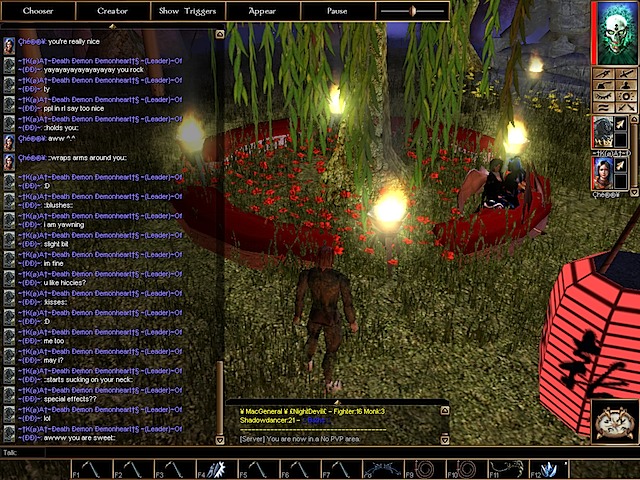The width and height of the screenshot is (640, 480).
Task: Open the Chooser DM menu
Action: click(38, 11)
